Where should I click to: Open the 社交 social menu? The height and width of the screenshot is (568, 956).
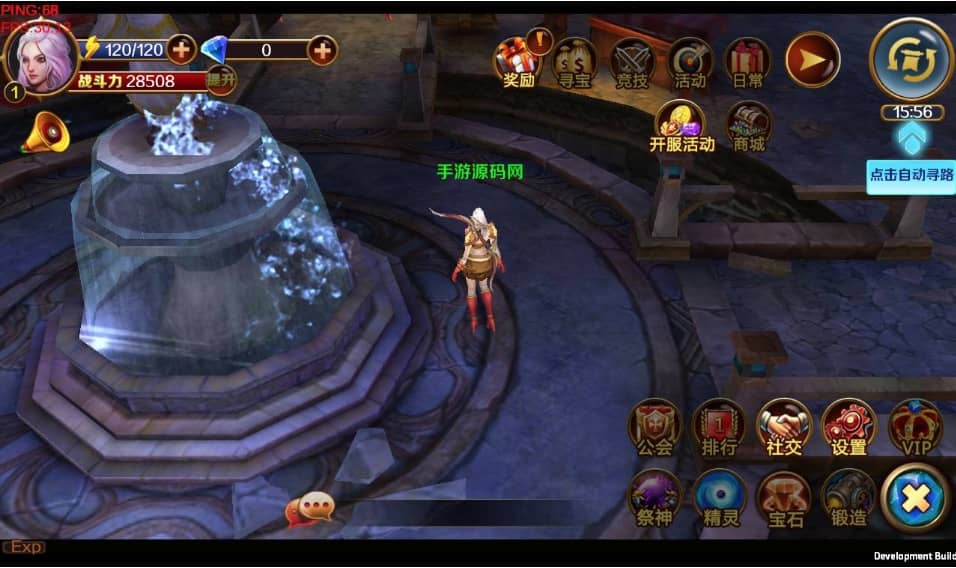click(784, 428)
